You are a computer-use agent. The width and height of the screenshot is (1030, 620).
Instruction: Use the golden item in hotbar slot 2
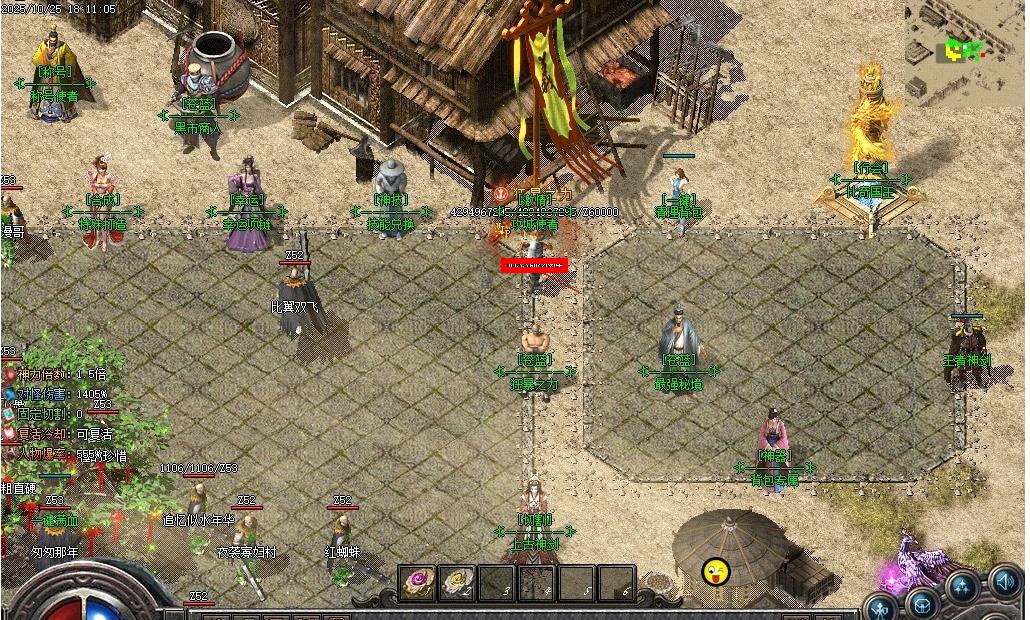click(x=457, y=582)
